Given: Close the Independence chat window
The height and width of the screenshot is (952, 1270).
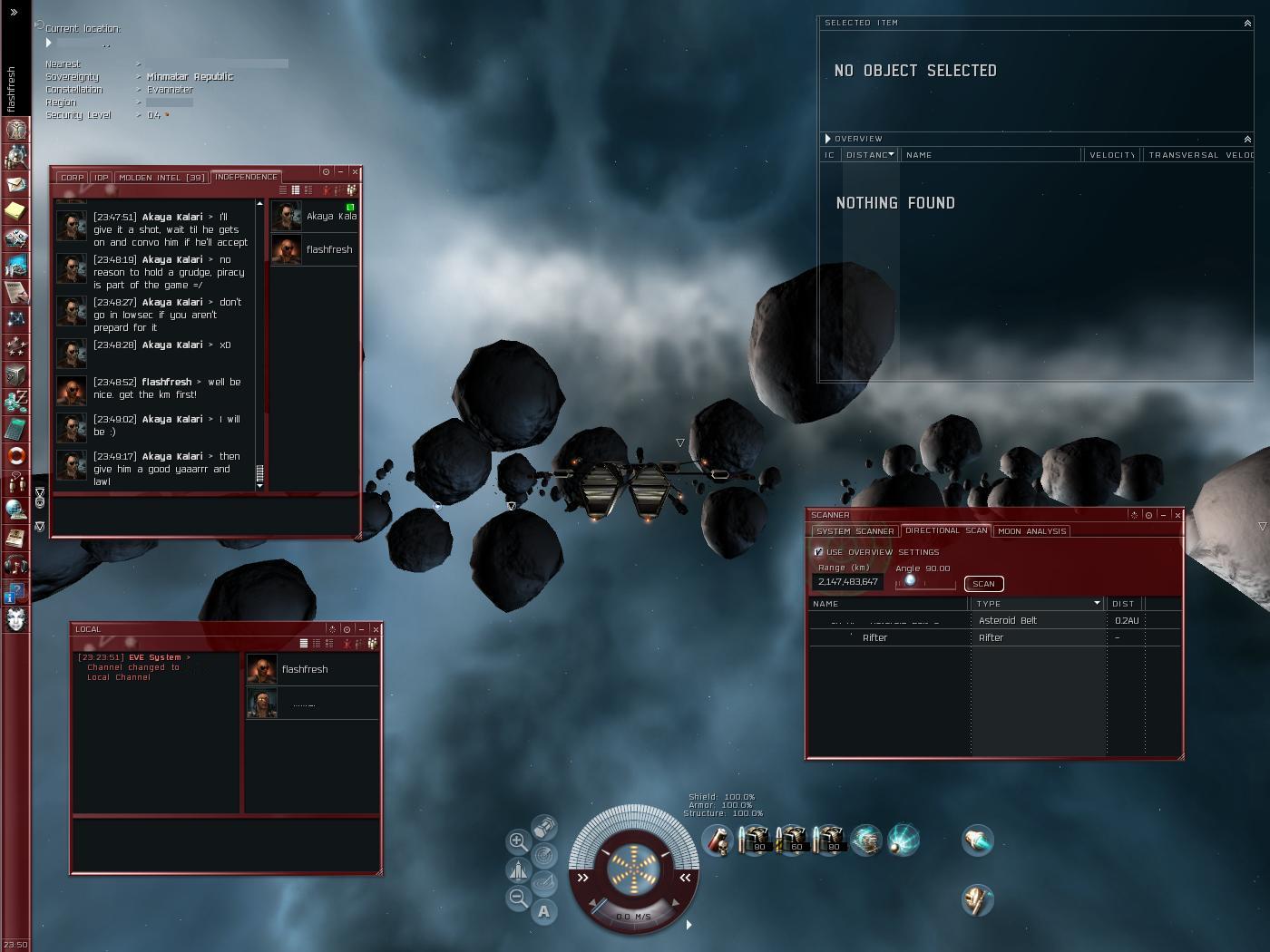Looking at the screenshot, I should click(355, 171).
